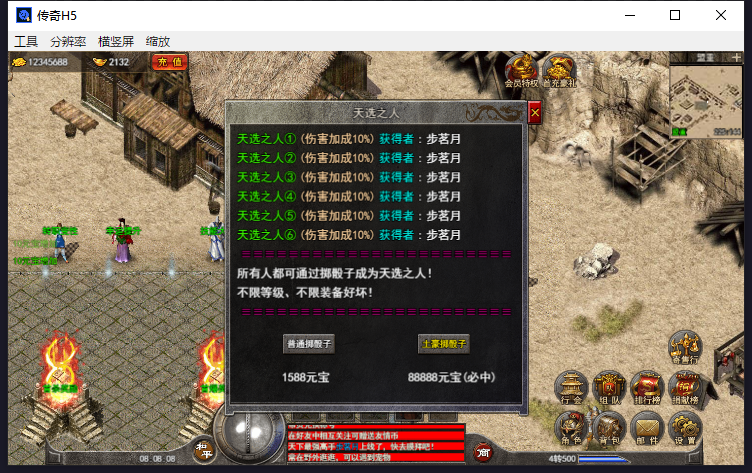Expand the minimap with the plus button
752x473 pixels.
734,60
